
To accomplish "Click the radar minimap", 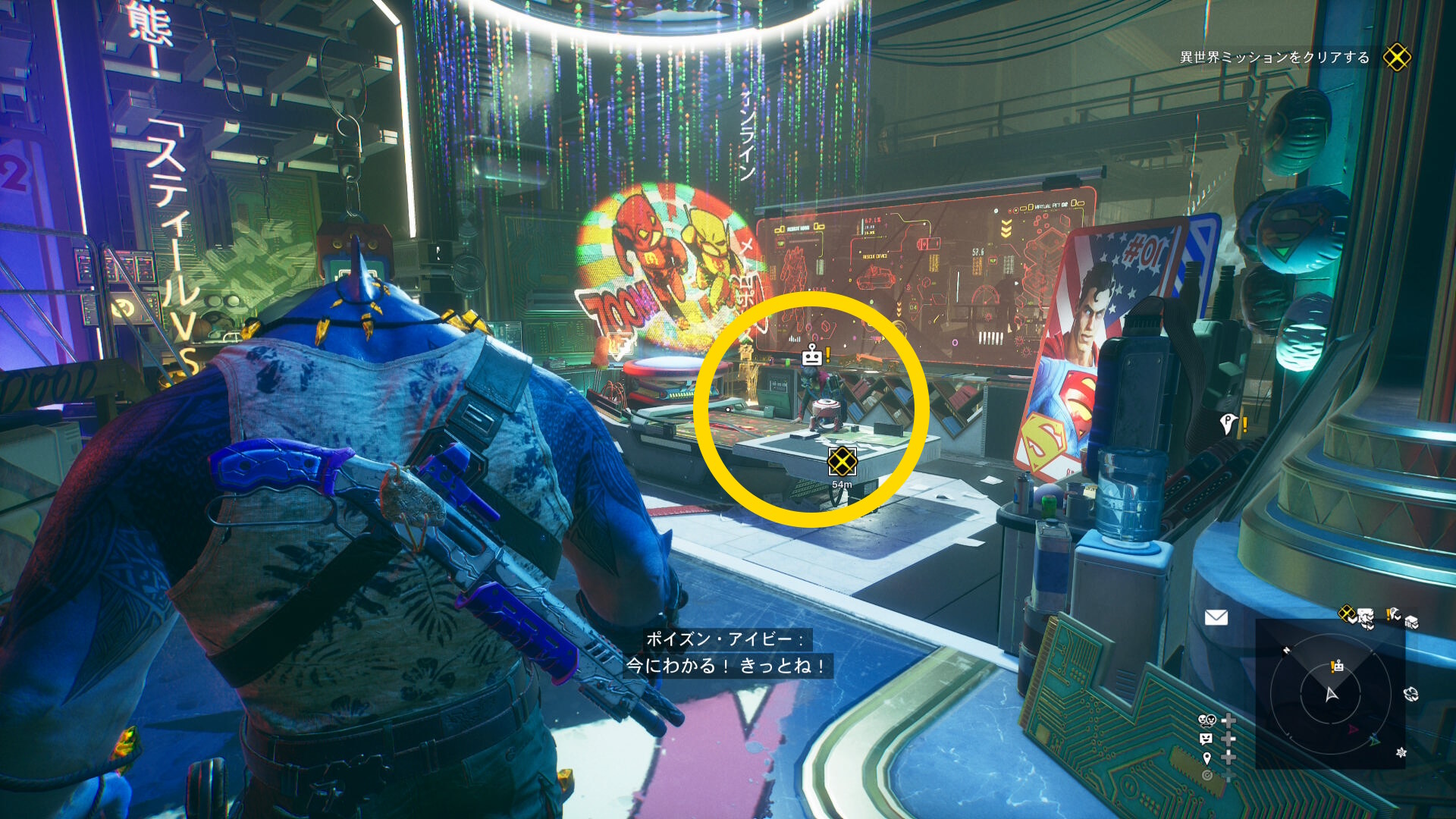I will tap(1331, 693).
